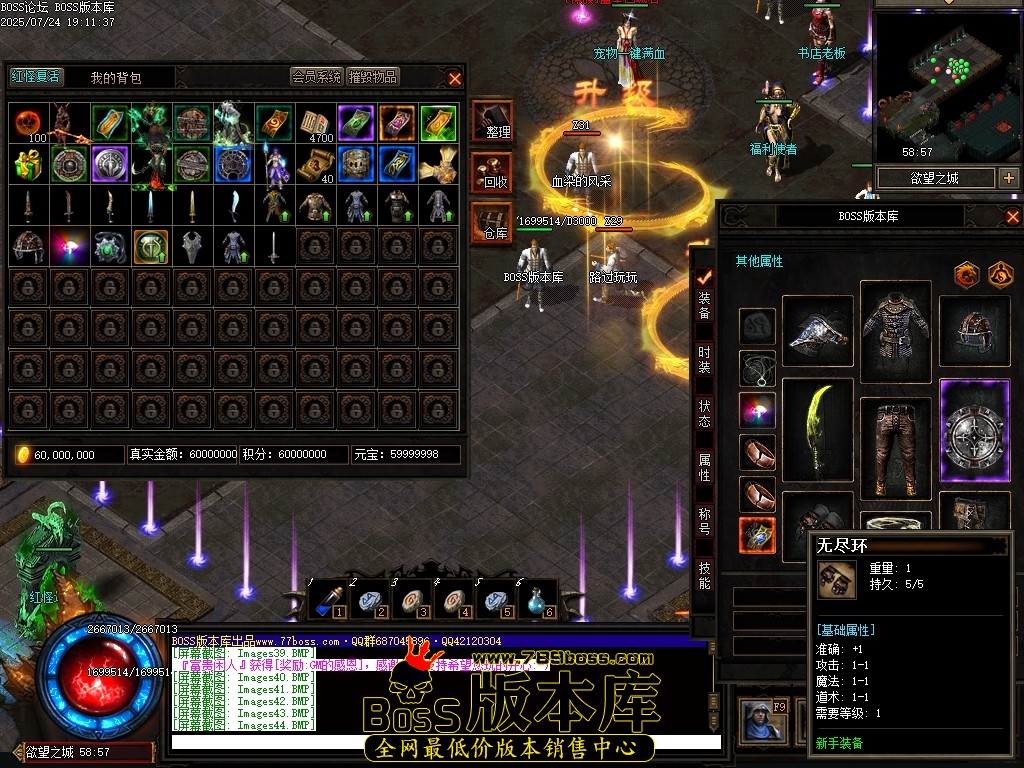
Task: Click the plus button beside 欲望之城
Action: click(x=1008, y=178)
